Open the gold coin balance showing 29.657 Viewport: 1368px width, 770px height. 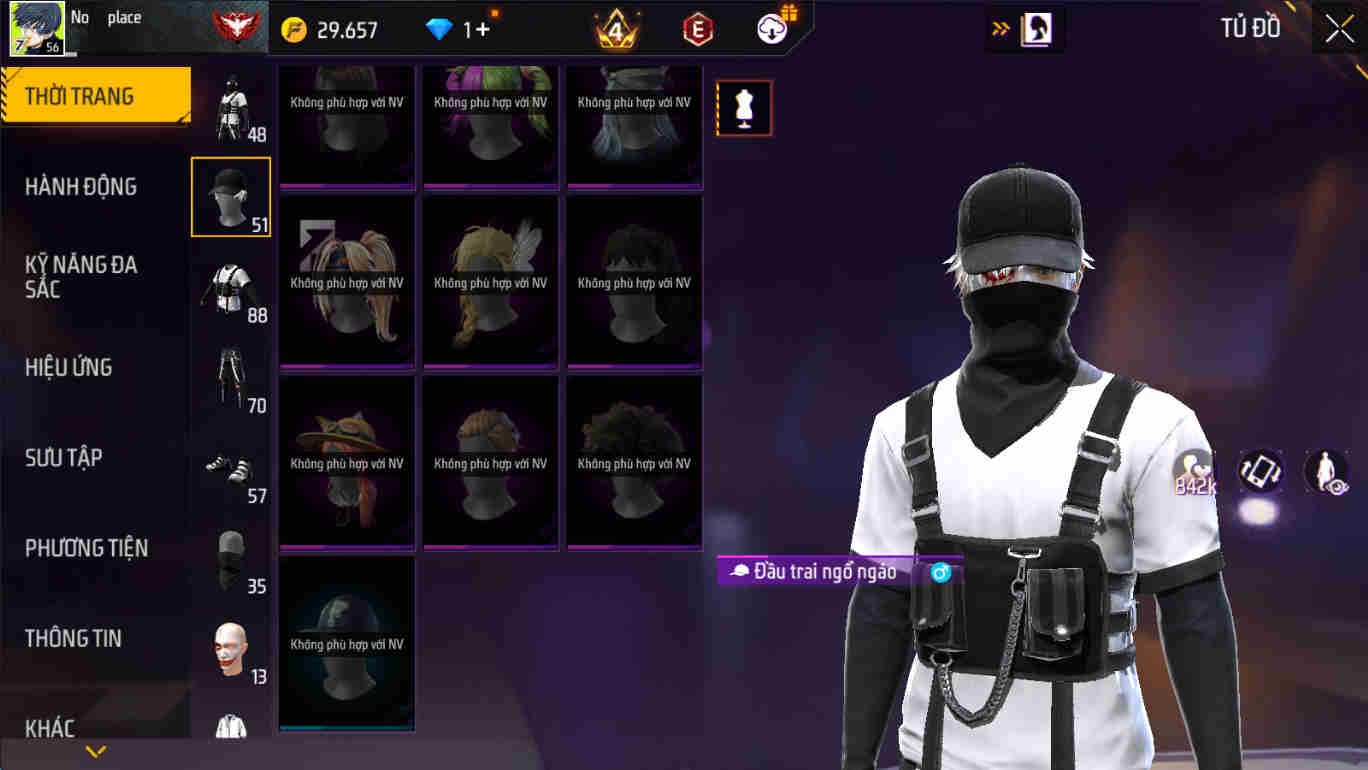[320, 28]
